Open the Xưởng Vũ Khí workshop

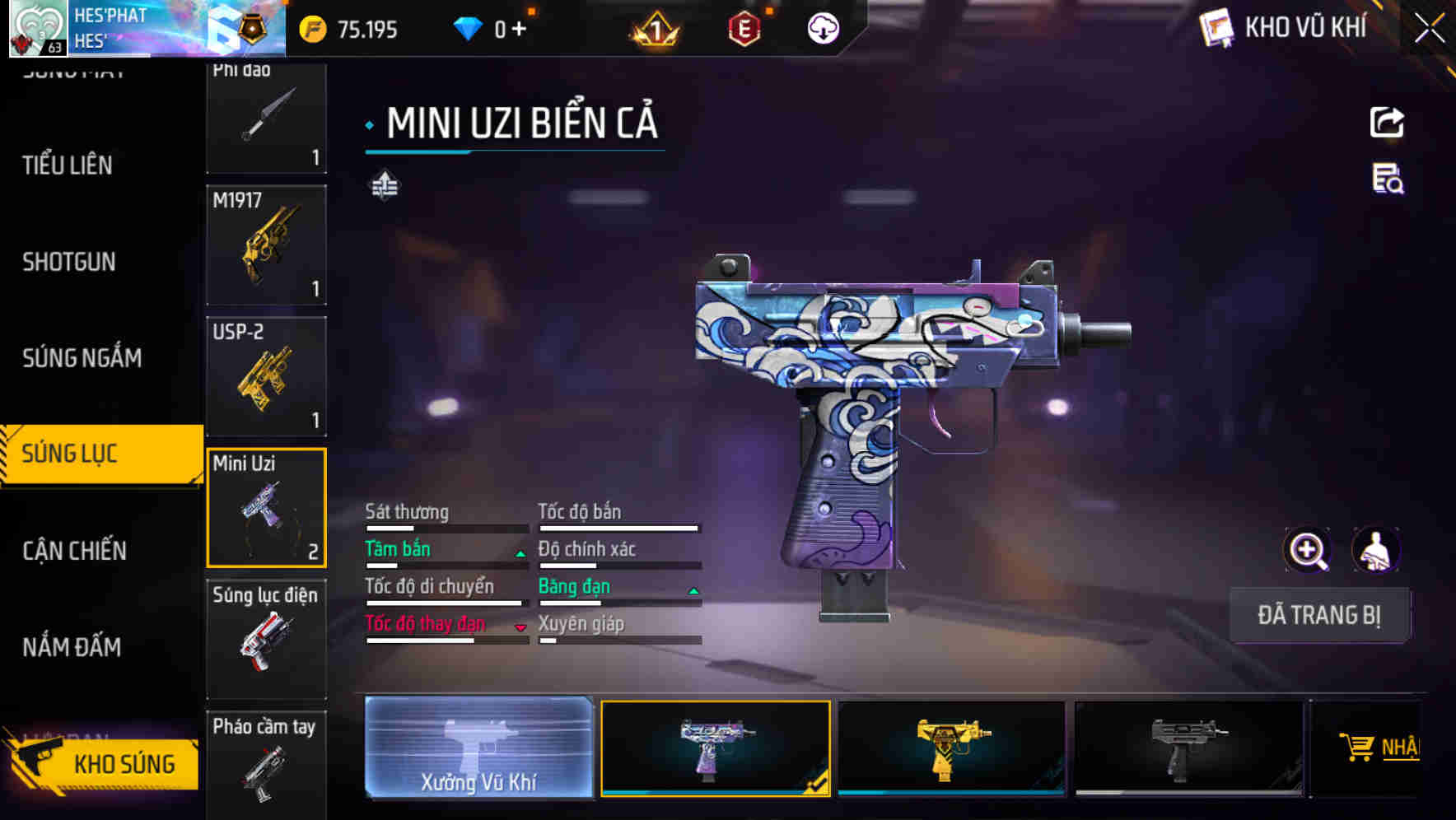pyautogui.click(x=478, y=748)
